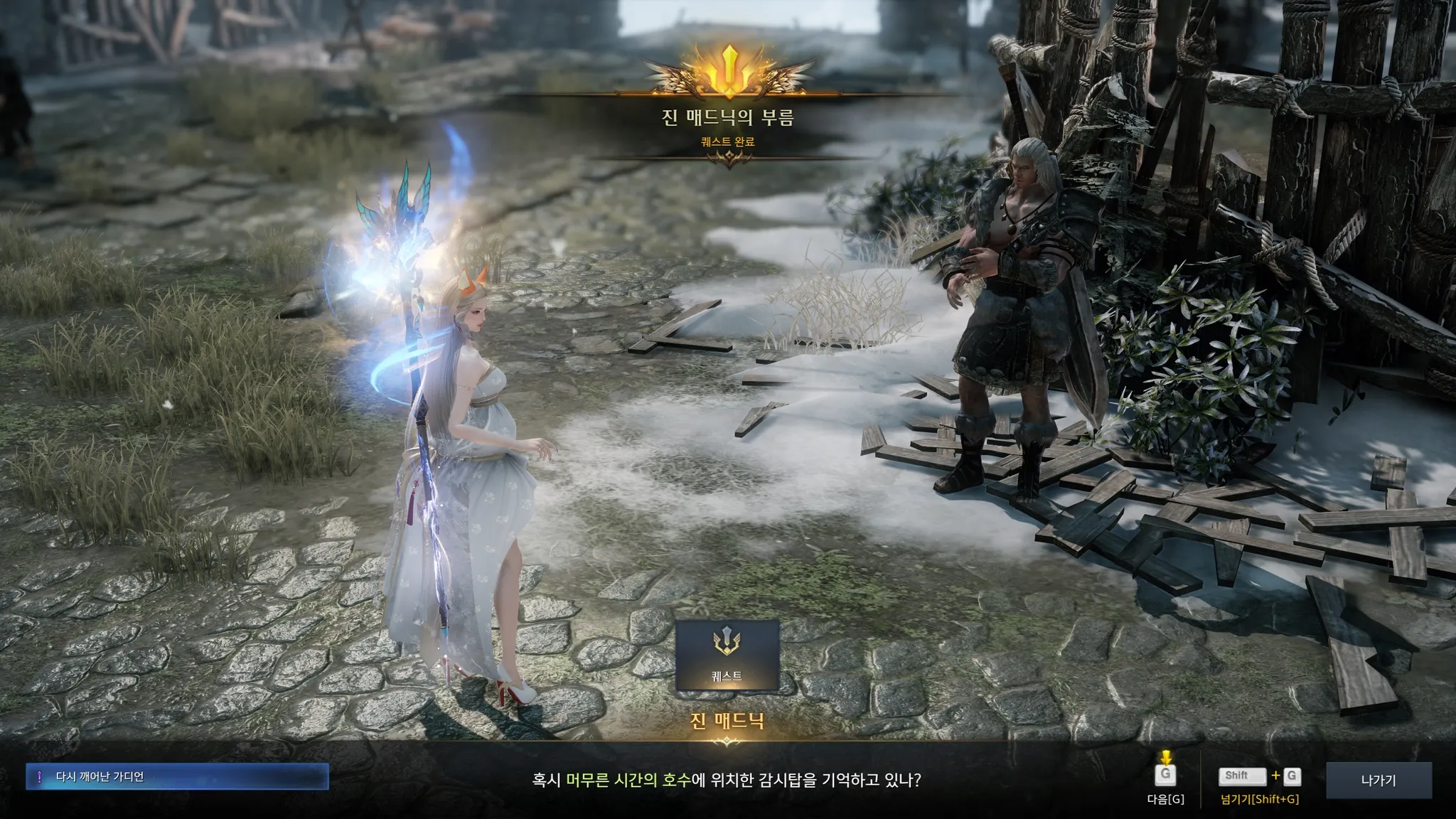Advance dialogue with the 다음 button

[x=1165, y=776]
